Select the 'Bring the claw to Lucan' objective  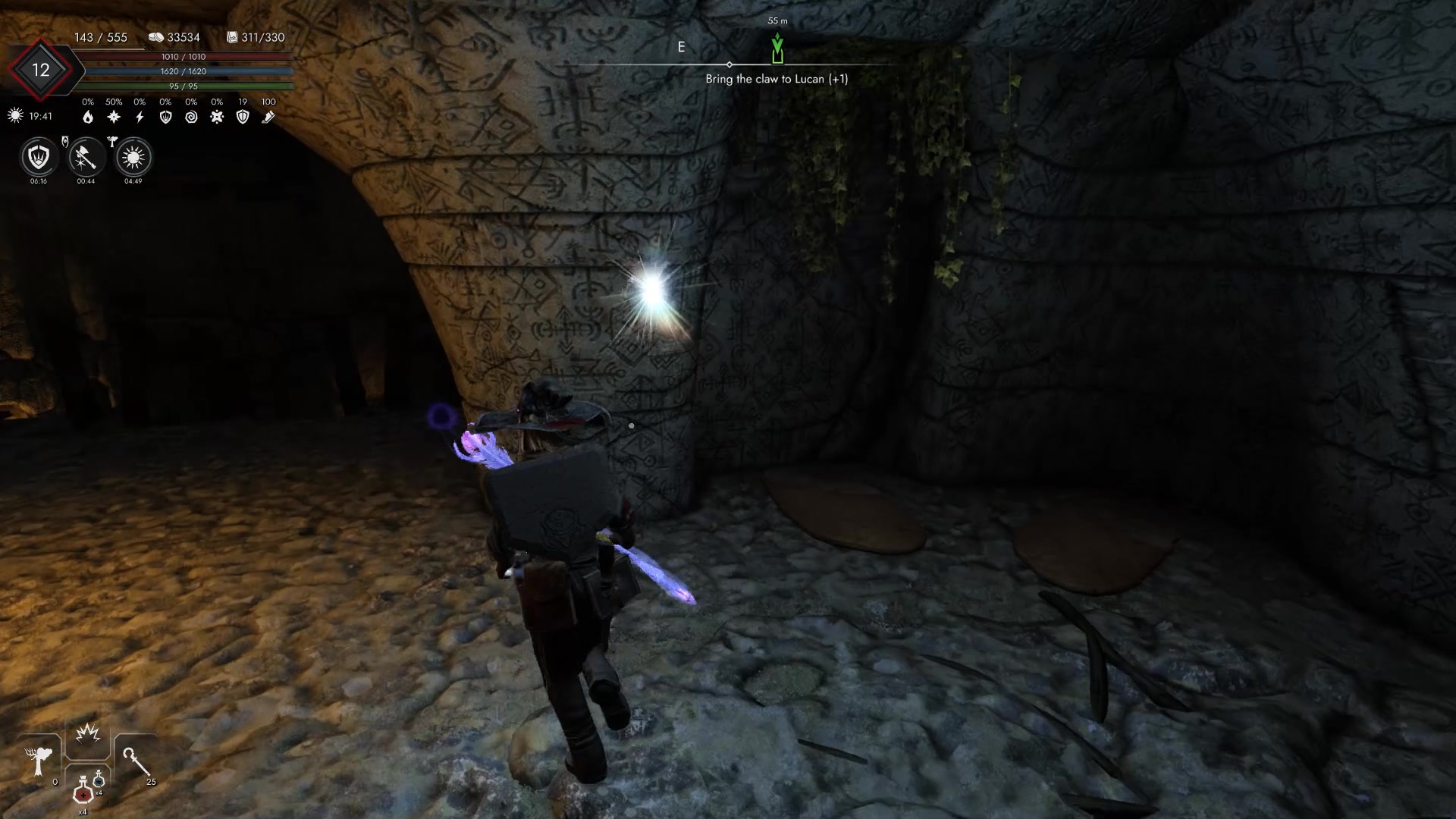[x=777, y=79]
